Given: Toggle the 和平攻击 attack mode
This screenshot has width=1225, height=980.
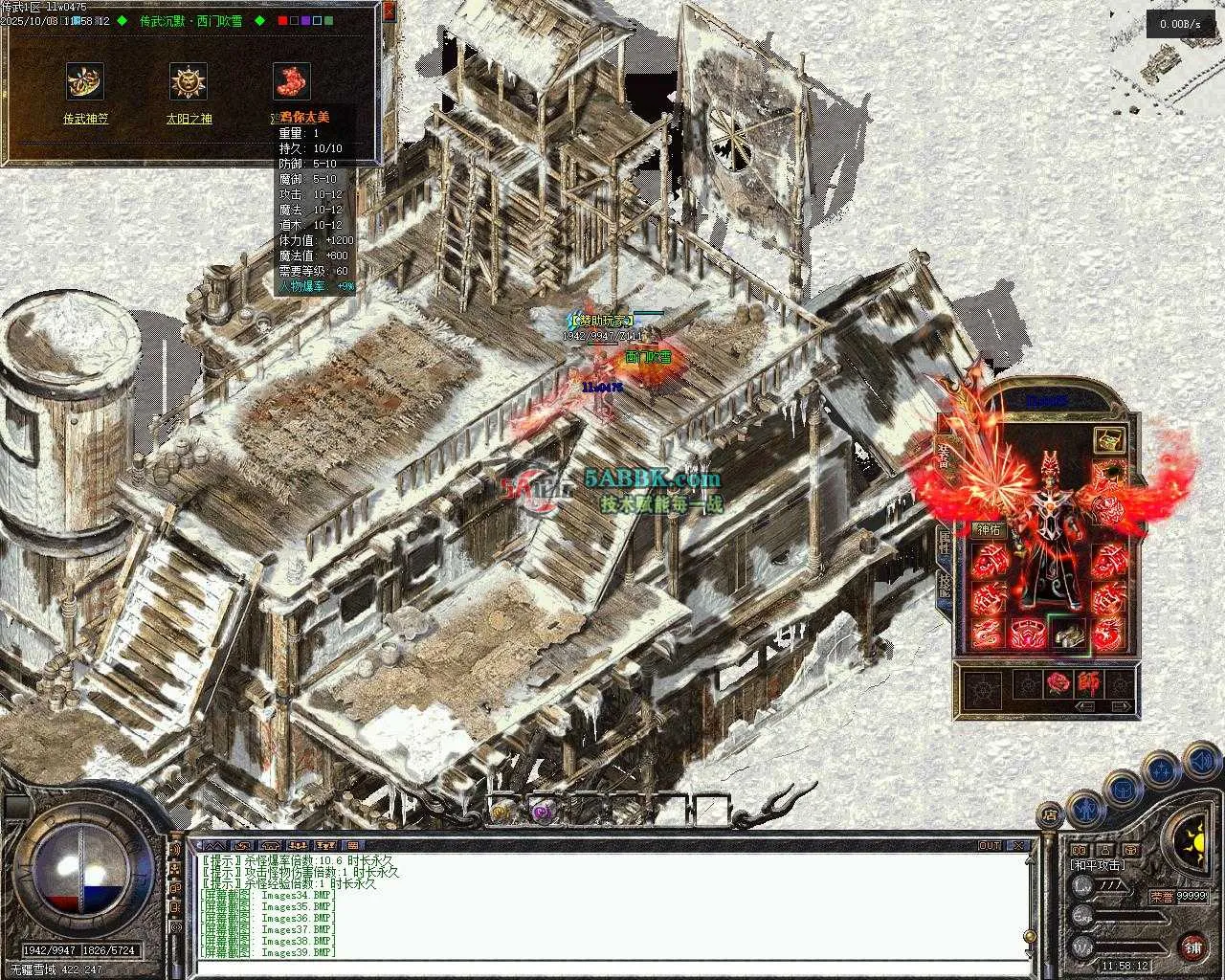Looking at the screenshot, I should point(1097,865).
